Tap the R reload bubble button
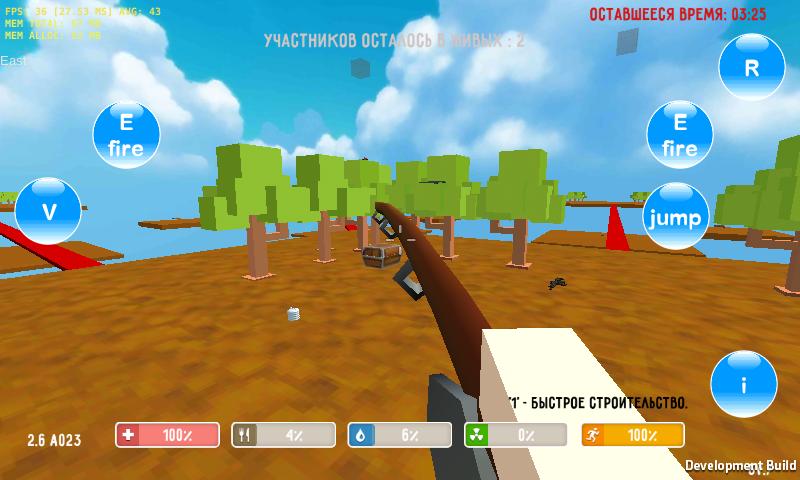The image size is (800, 480). point(752,67)
